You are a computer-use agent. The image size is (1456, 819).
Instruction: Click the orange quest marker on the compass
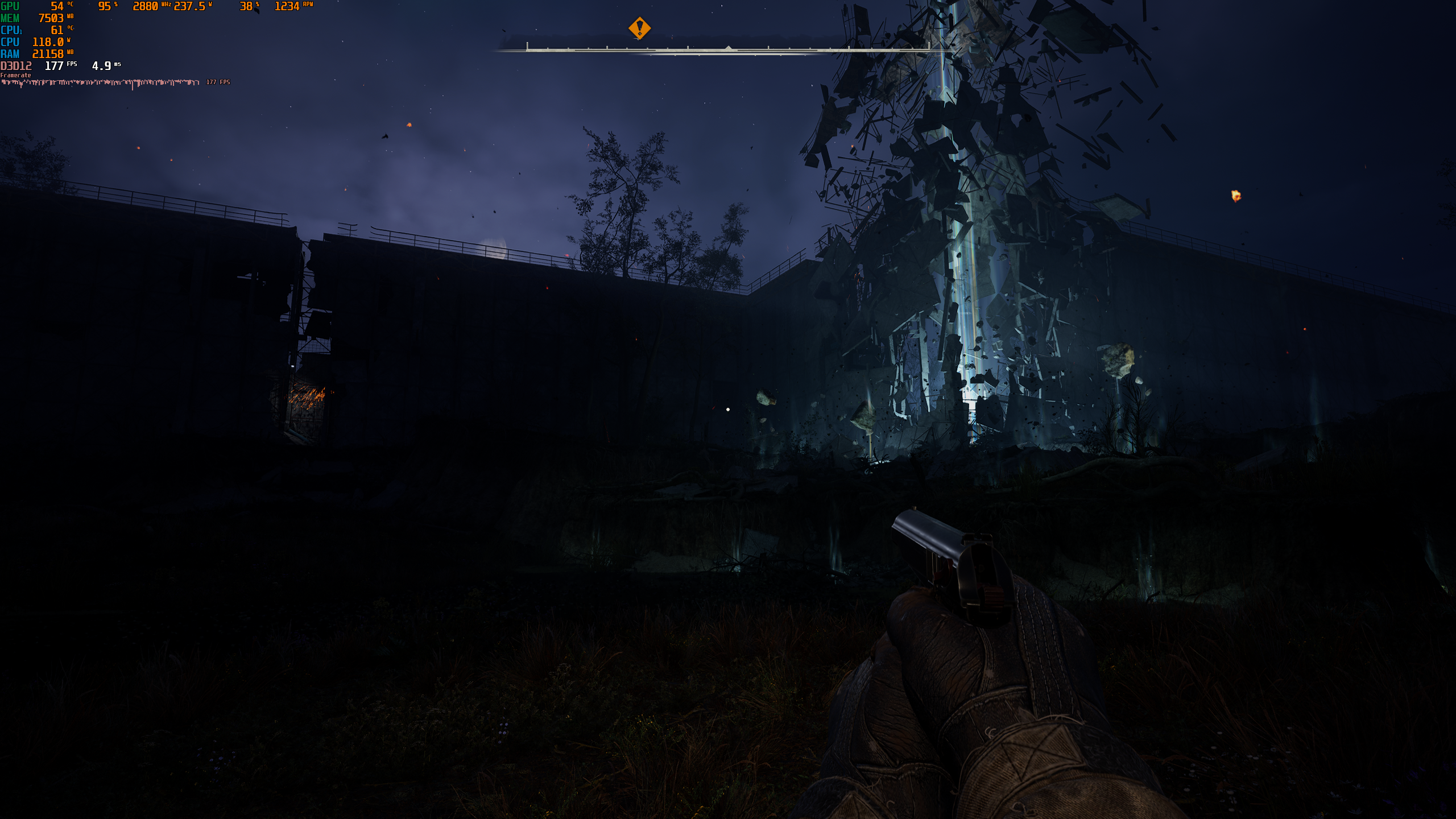click(x=639, y=27)
